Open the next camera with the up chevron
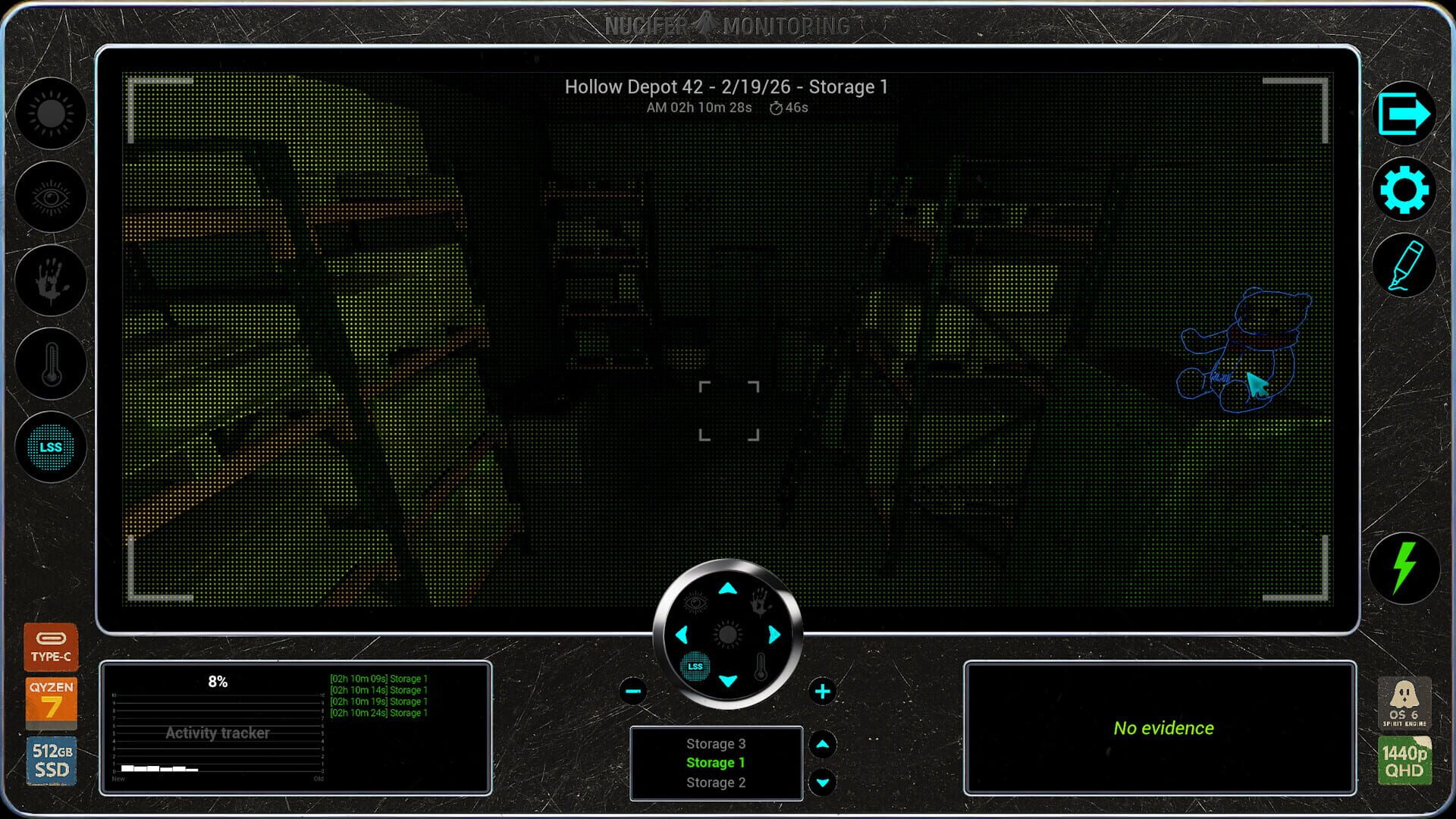This screenshot has height=819, width=1456. pyautogui.click(x=822, y=744)
